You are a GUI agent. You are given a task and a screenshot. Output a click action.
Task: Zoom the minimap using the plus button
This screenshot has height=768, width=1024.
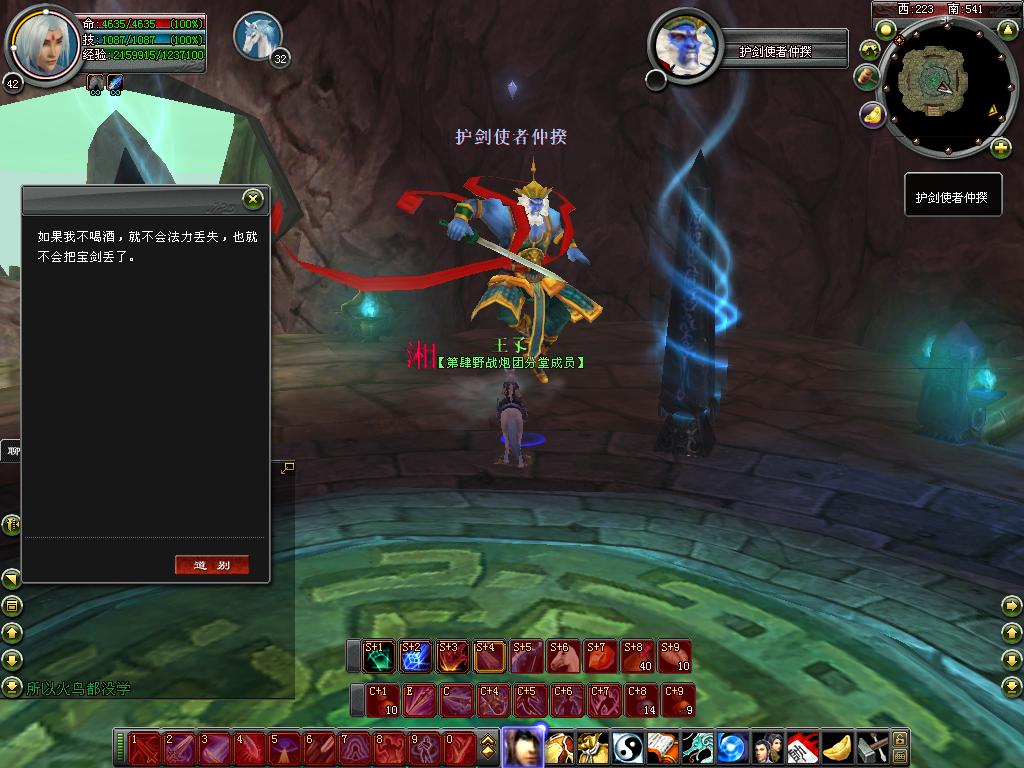(x=1000, y=149)
